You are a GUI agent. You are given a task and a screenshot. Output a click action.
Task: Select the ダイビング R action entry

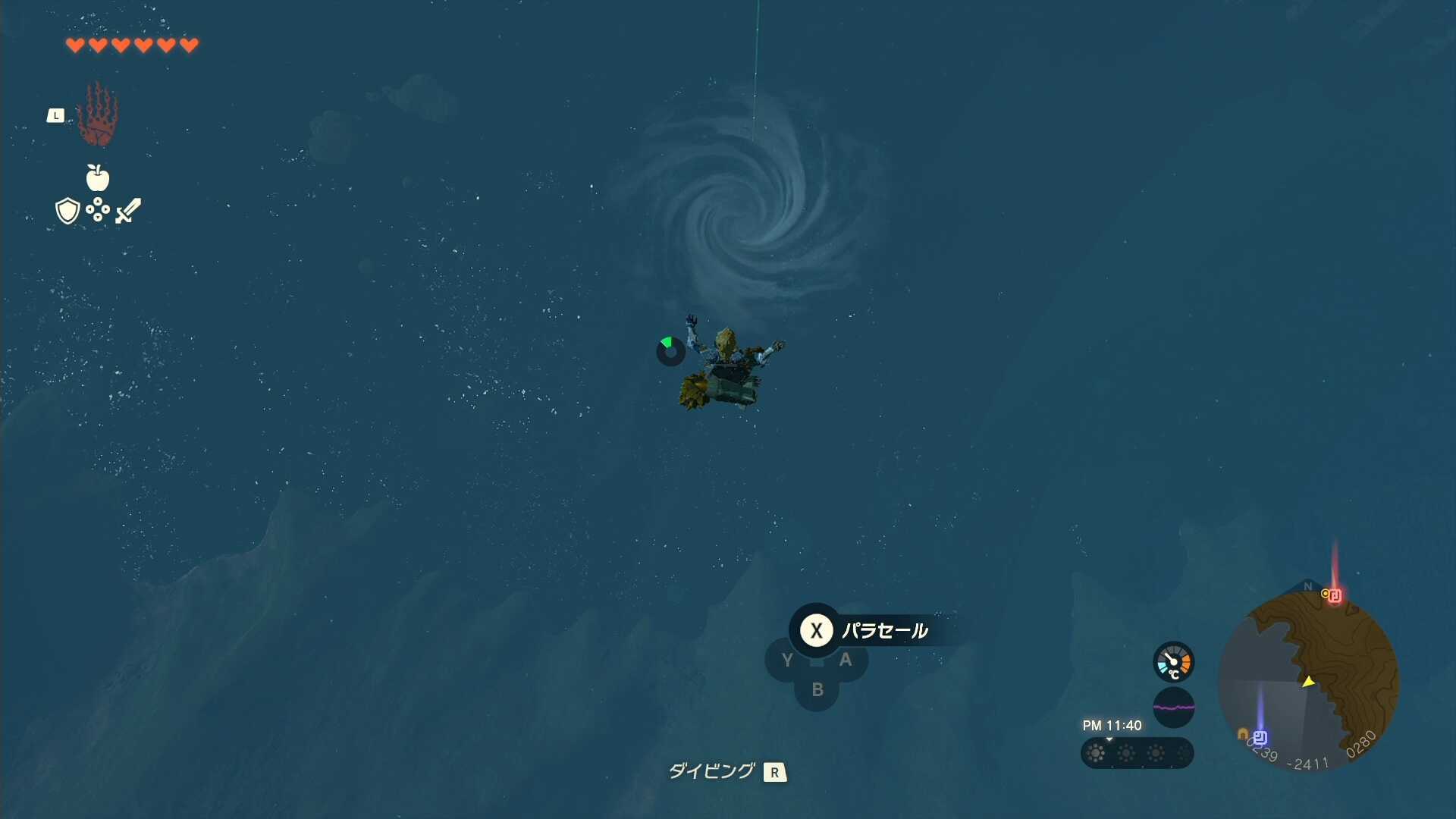[x=726, y=771]
